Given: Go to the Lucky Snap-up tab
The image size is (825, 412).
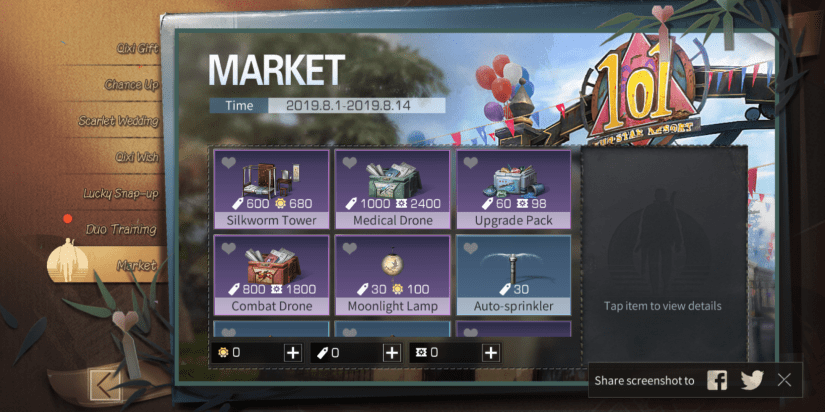Looking at the screenshot, I should pos(120,193).
